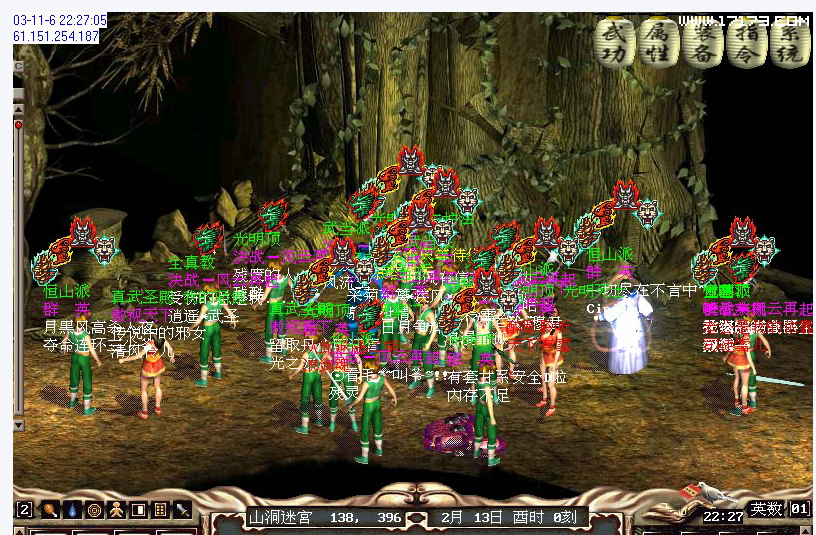Viewport: 816px width, 535px height.
Task: Click the blue water drop icon
Action: coord(71,510)
